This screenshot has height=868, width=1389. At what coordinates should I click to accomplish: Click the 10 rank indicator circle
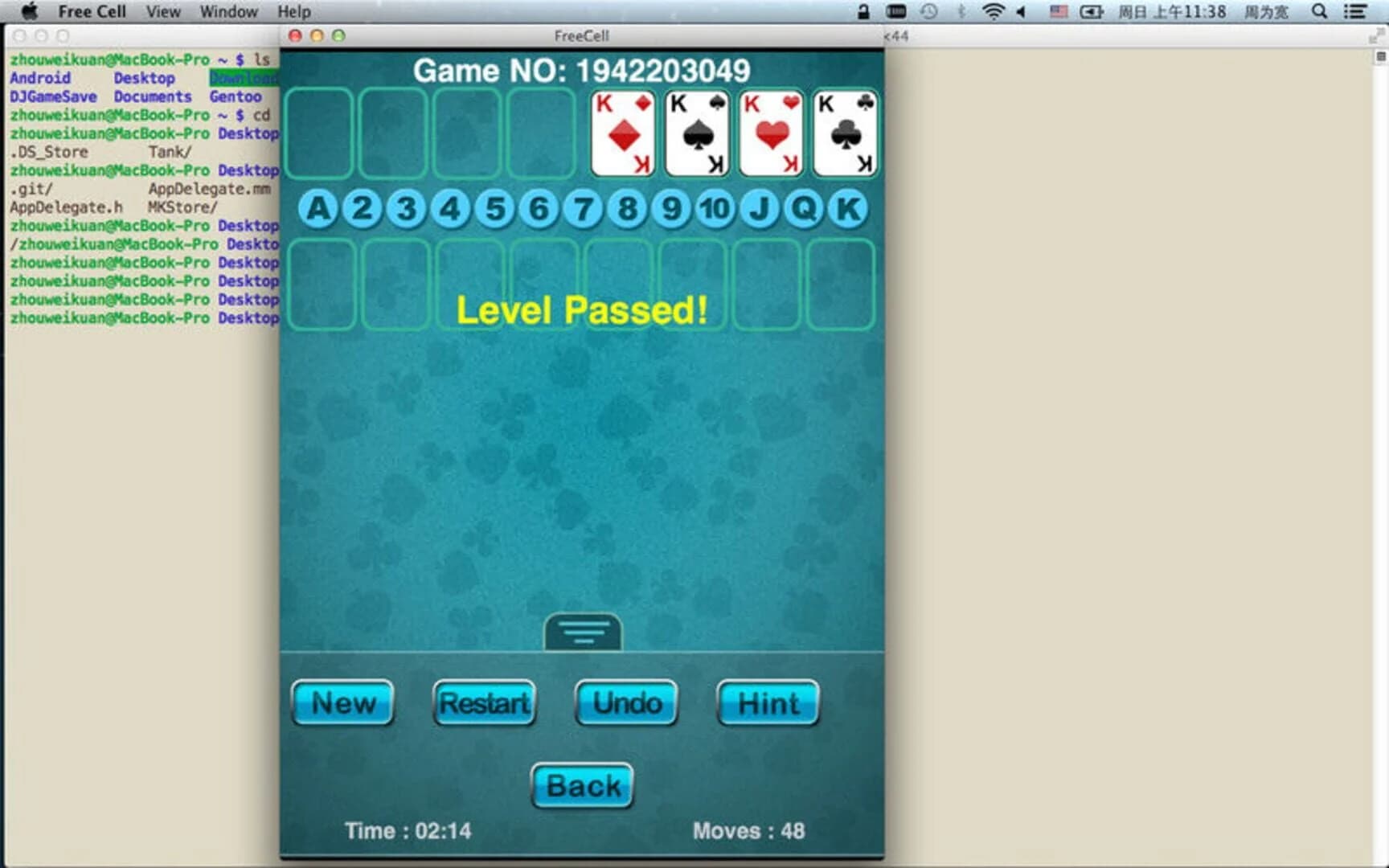point(714,208)
